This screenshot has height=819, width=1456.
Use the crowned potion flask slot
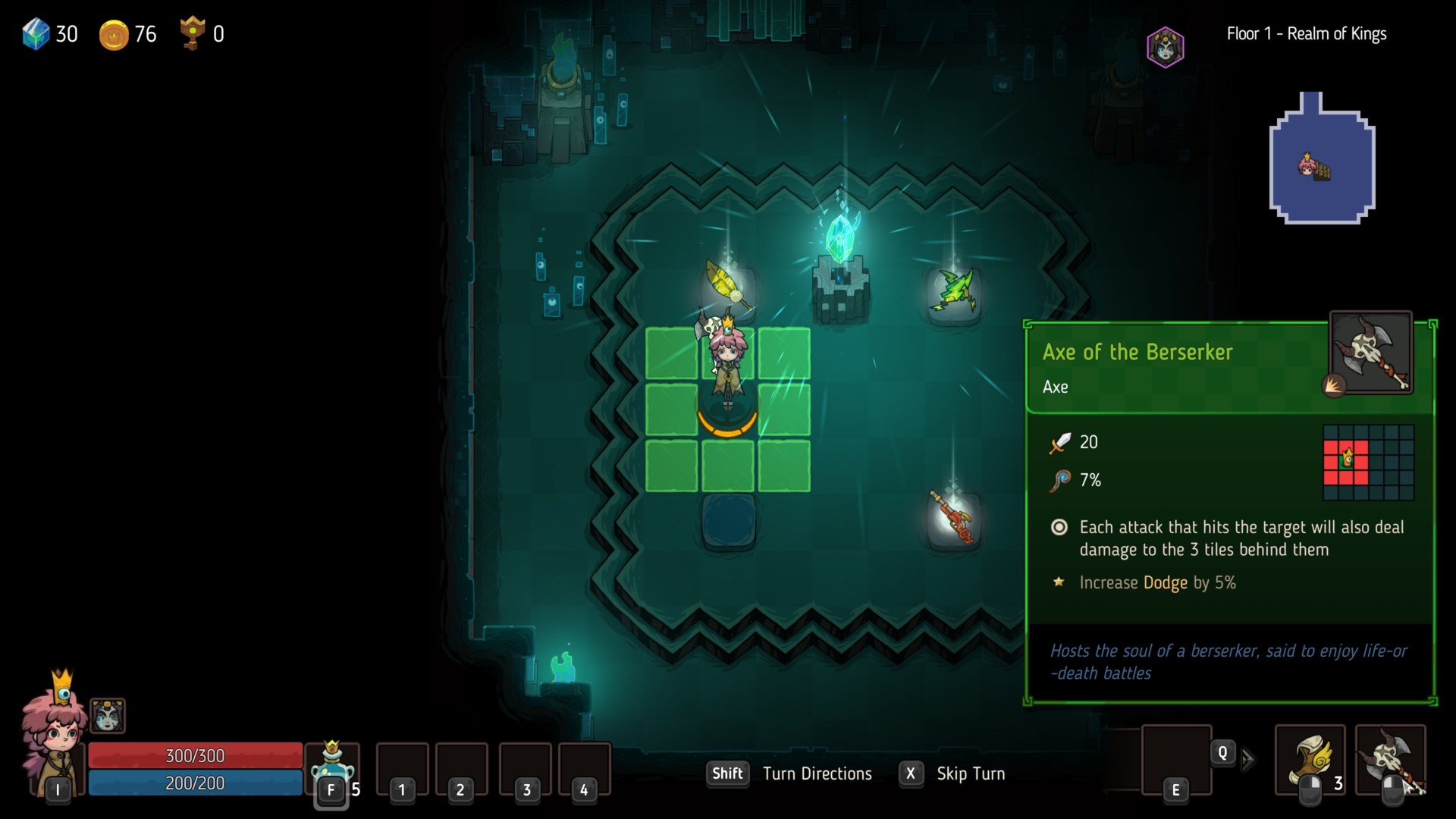coord(332,764)
